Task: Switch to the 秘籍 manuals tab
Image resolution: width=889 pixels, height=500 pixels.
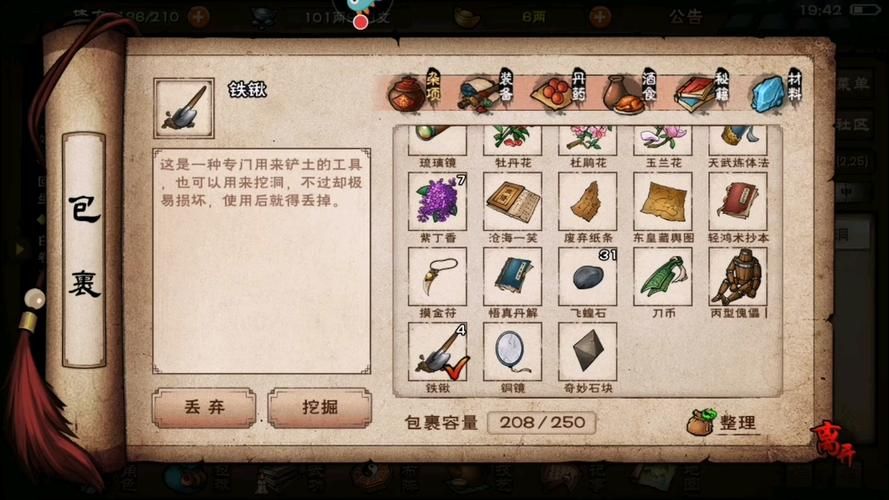Action: pos(702,93)
